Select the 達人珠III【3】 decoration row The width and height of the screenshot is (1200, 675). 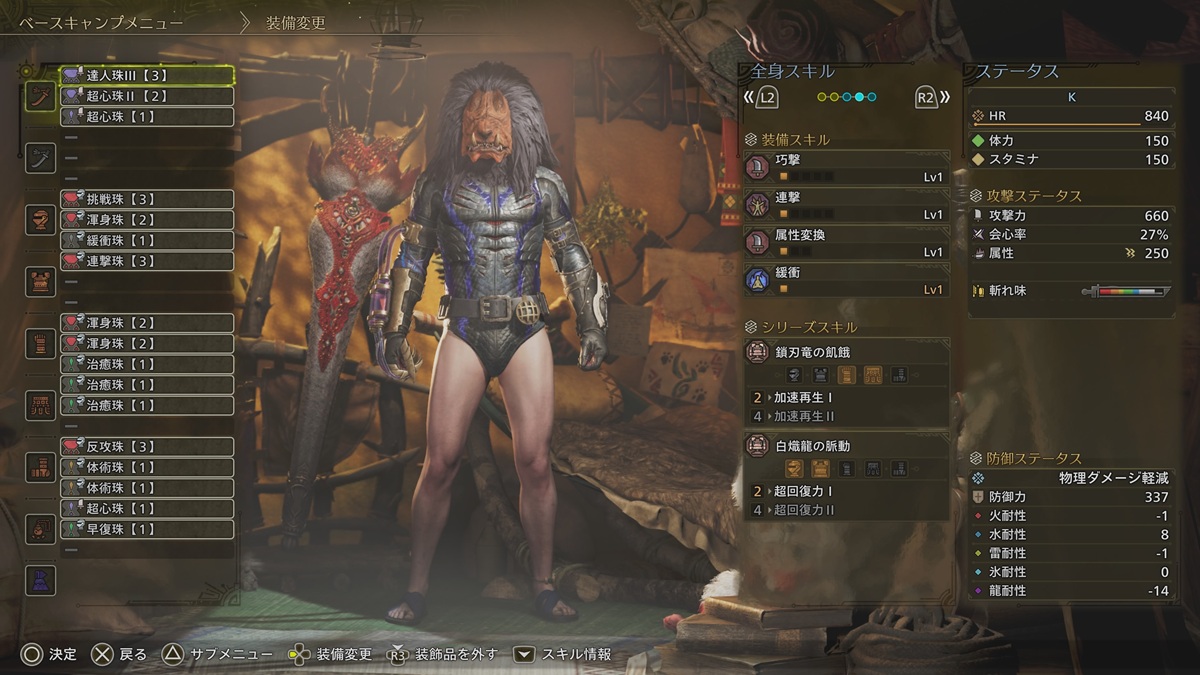tap(147, 75)
